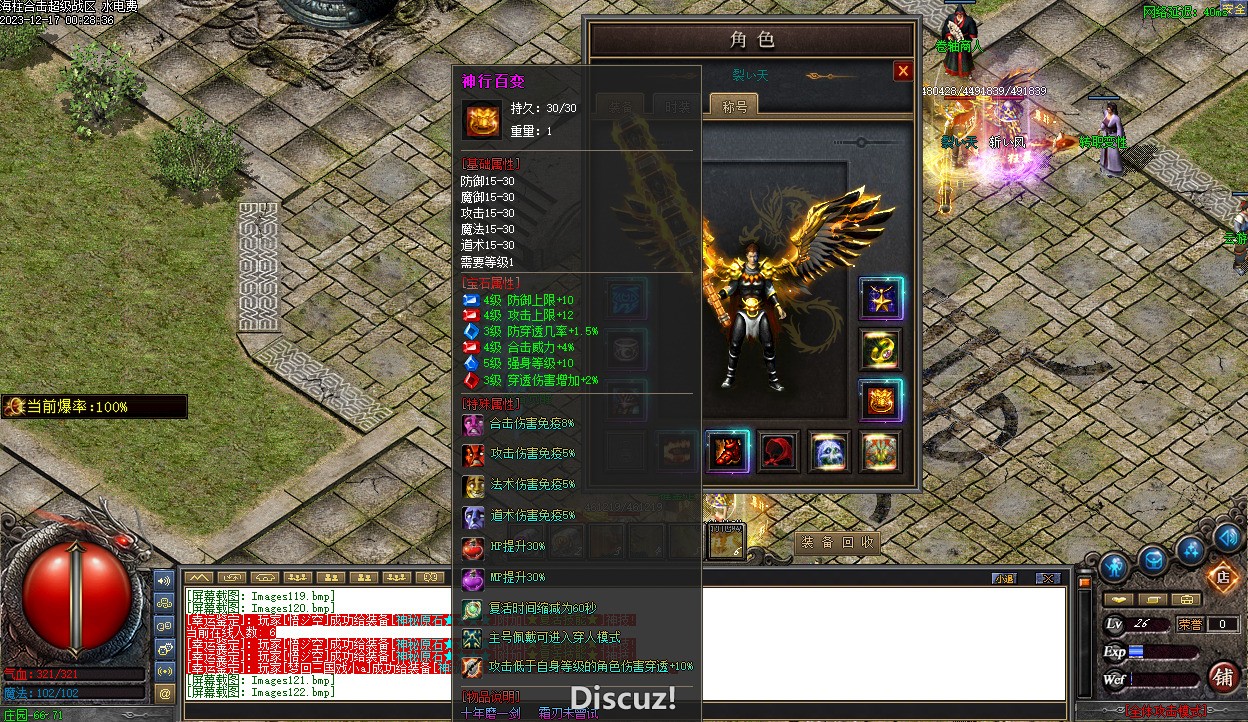The image size is (1248, 722).
Task: Select the golden mask equipment slot
Action: [x=881, y=400]
